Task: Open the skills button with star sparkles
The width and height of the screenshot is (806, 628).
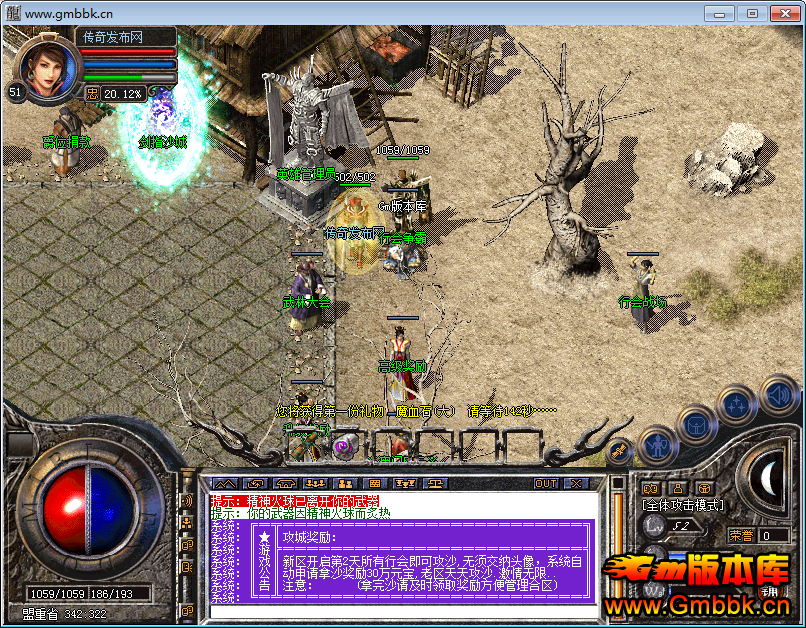Action: tap(737, 404)
